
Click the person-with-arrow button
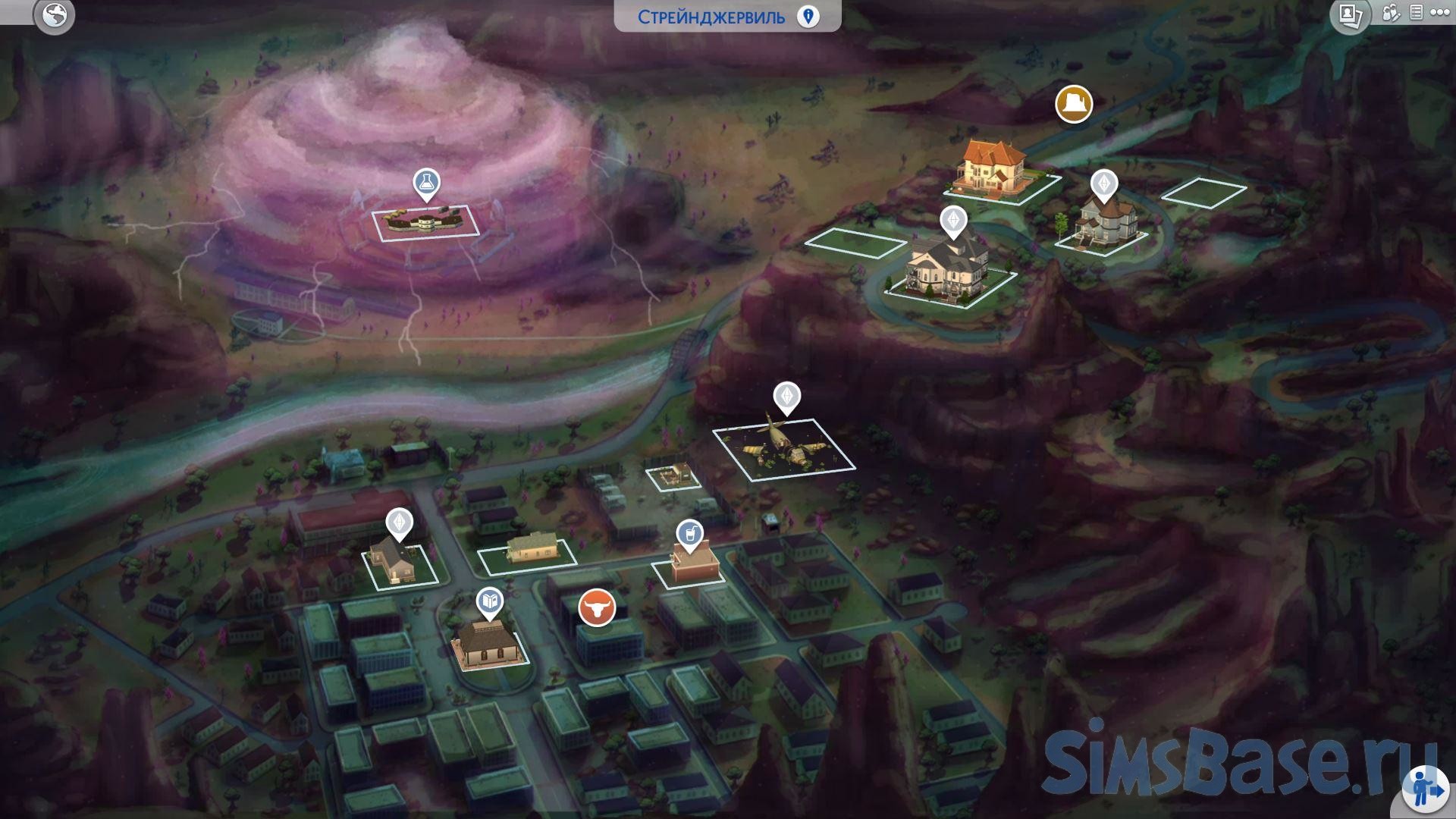coord(1426,789)
